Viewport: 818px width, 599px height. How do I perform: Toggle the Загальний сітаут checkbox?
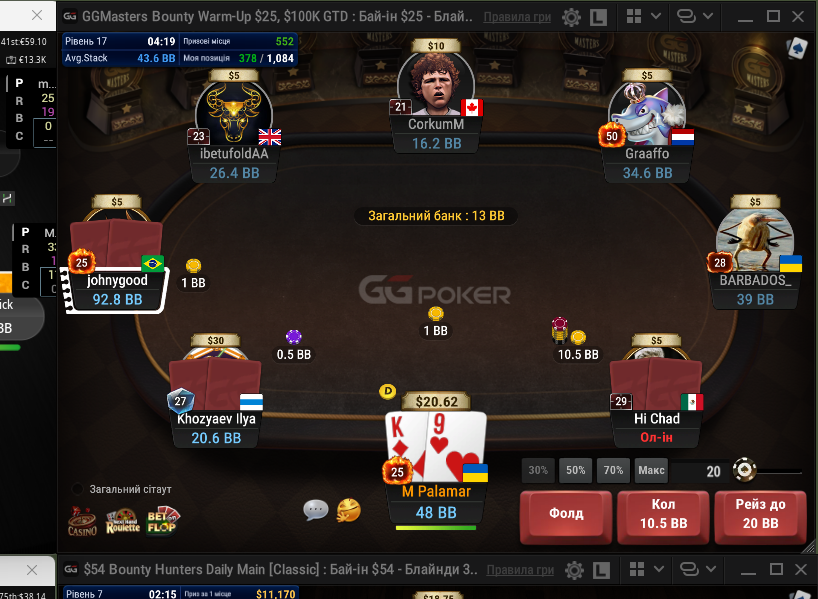pyautogui.click(x=78, y=489)
